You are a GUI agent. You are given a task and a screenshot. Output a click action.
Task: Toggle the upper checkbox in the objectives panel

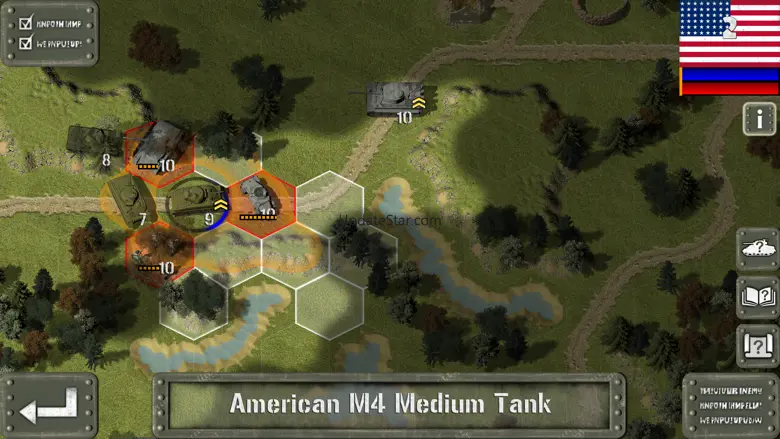[26, 20]
